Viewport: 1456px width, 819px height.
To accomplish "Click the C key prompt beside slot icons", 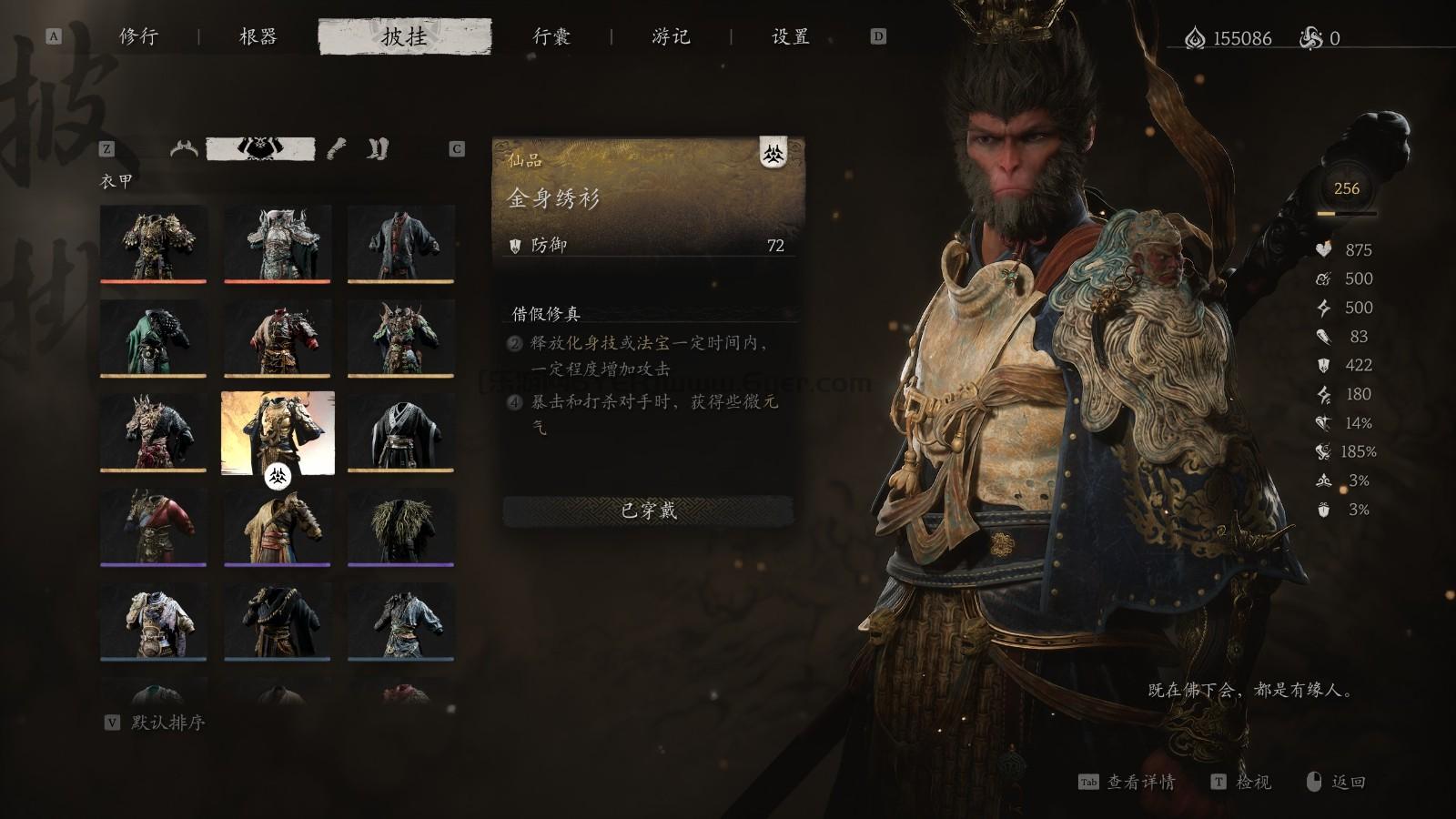I will pos(455,147).
